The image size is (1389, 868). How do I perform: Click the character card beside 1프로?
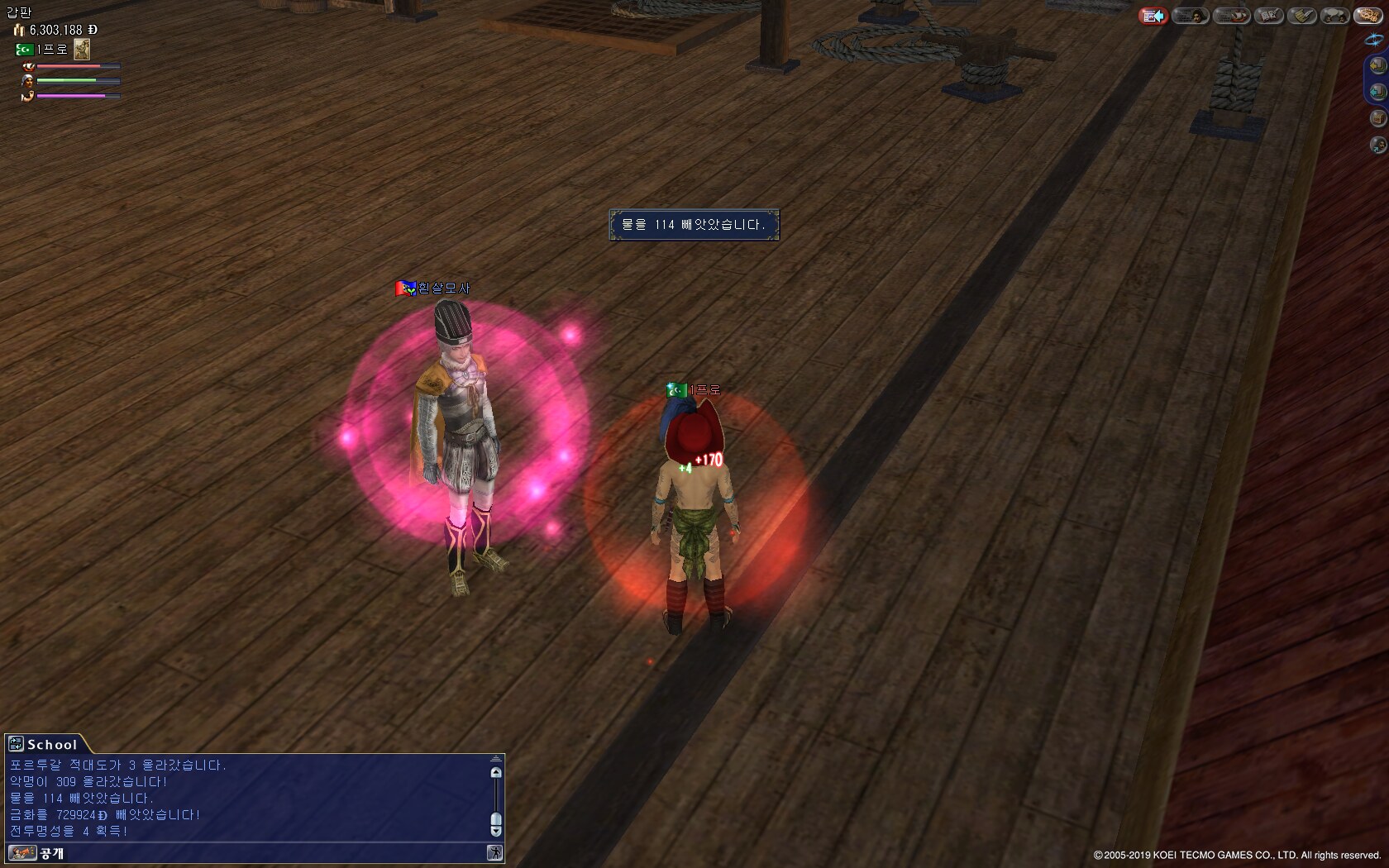click(82, 50)
